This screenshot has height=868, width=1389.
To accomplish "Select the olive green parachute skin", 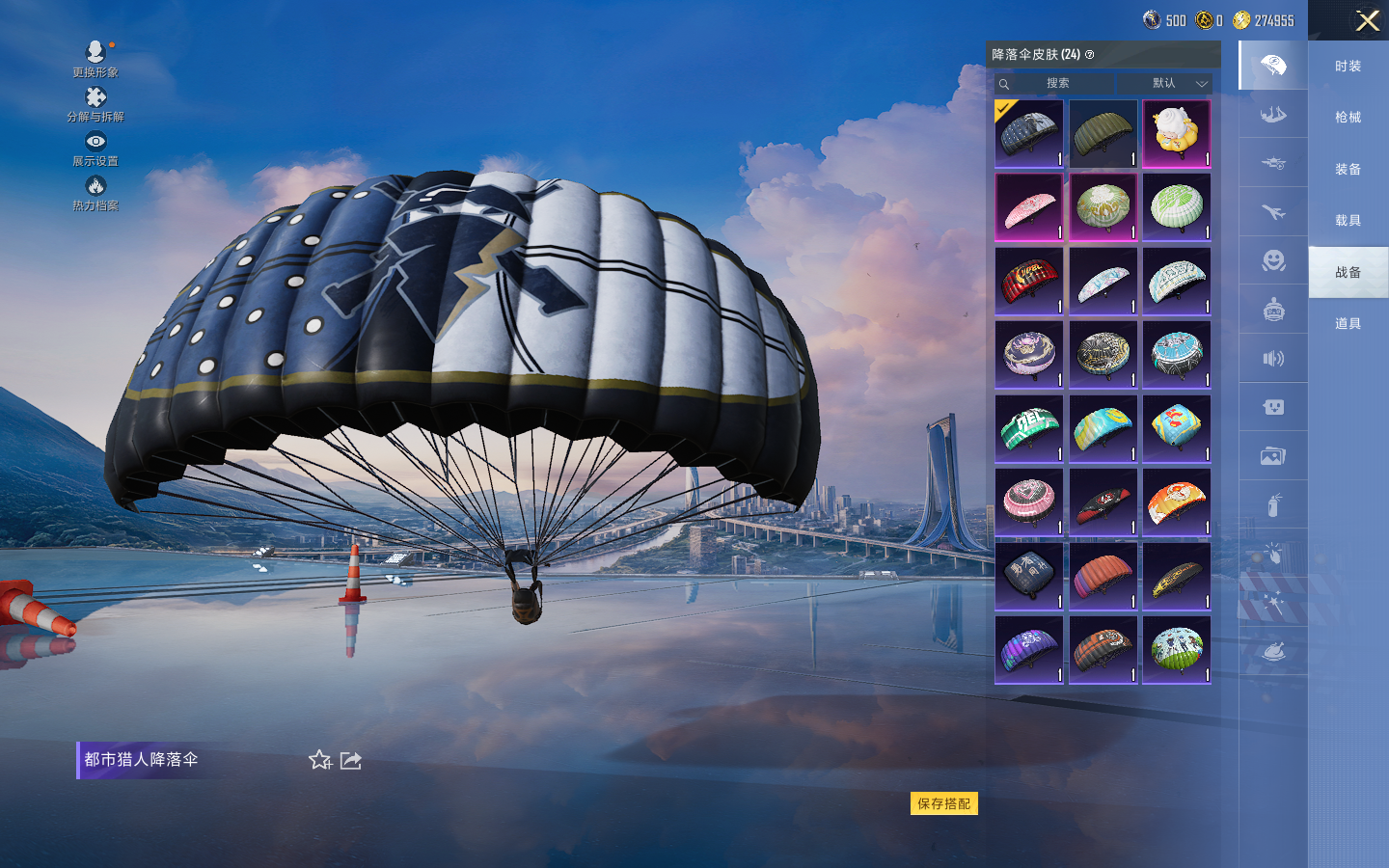I will (1103, 134).
